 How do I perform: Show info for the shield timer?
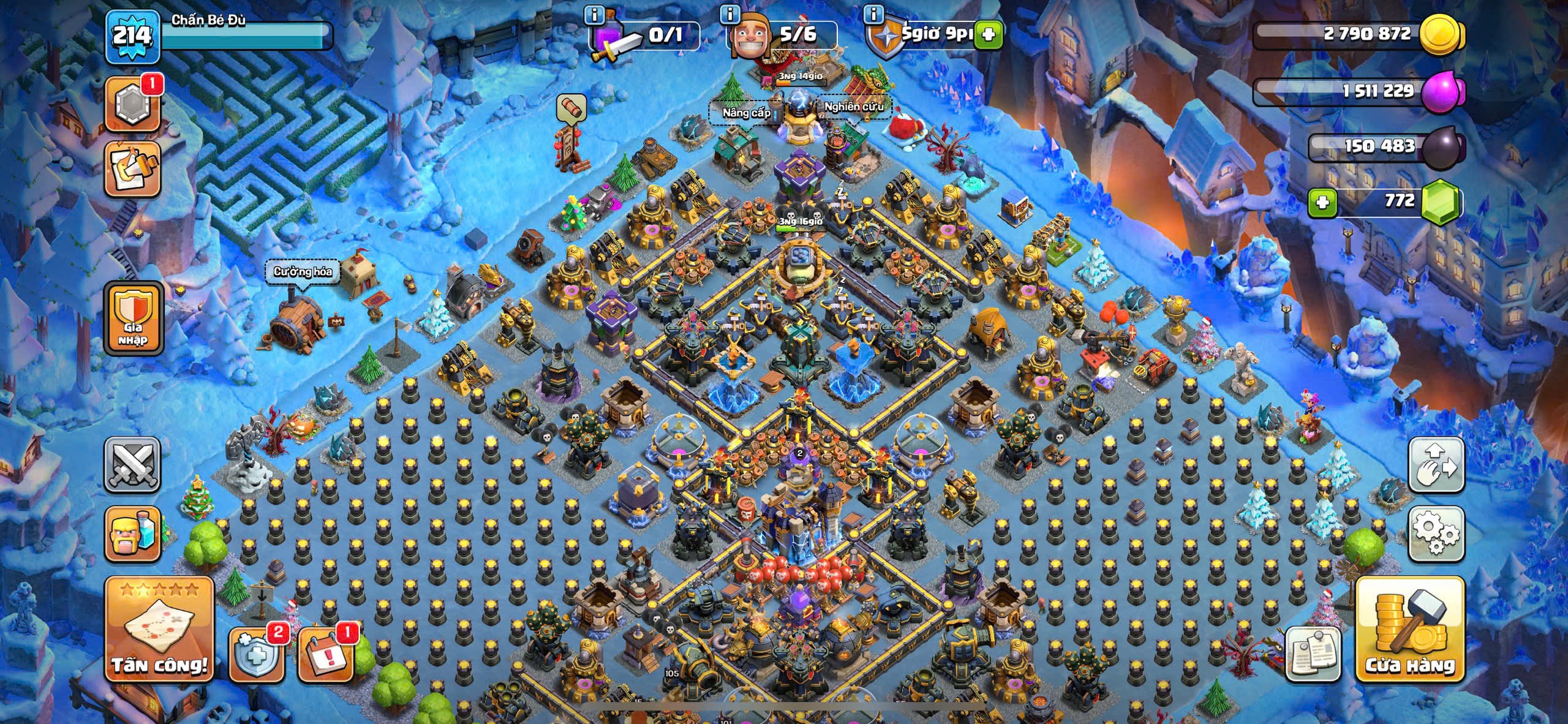tap(873, 13)
